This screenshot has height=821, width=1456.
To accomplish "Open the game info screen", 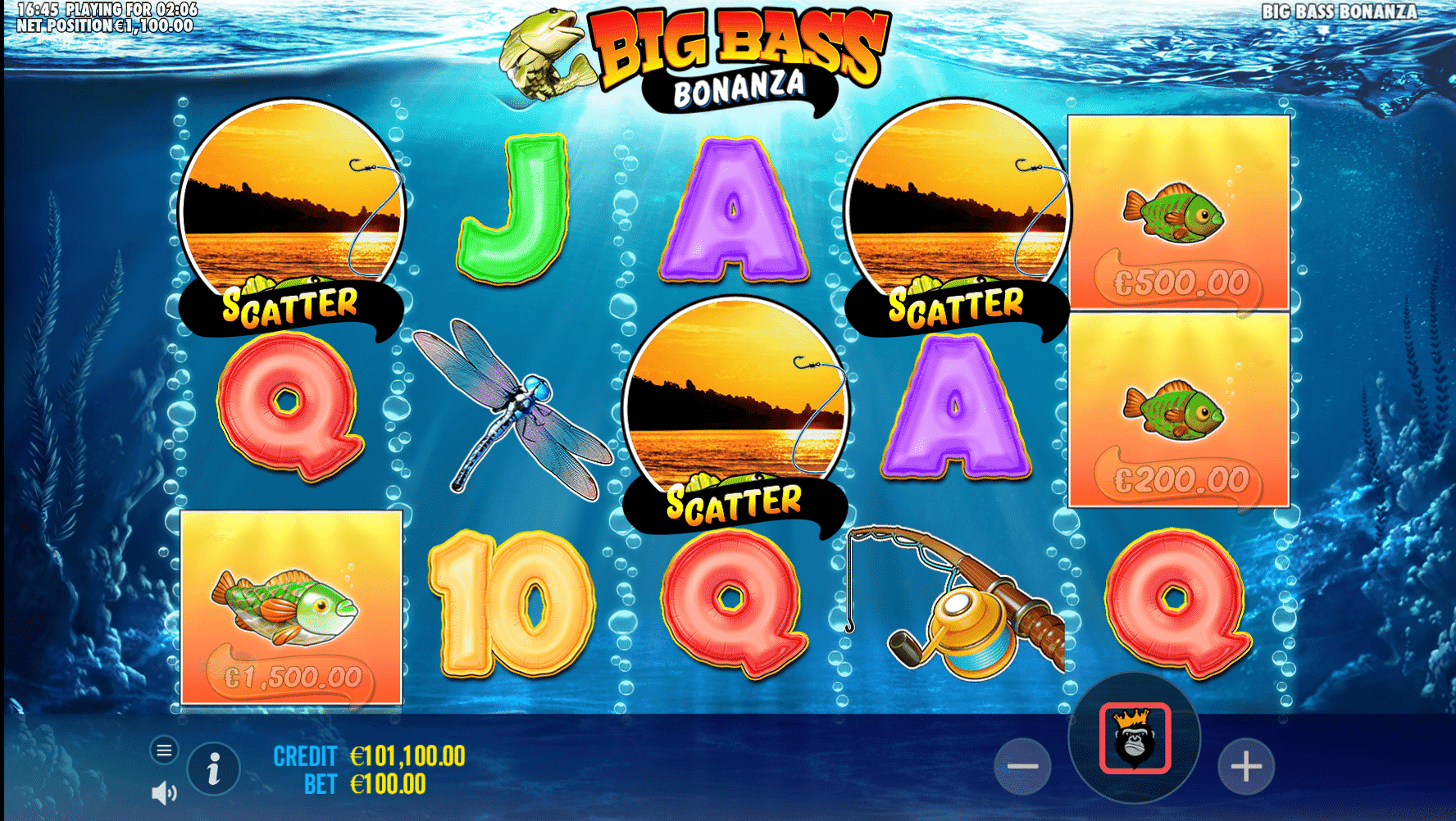I will pos(215,768).
